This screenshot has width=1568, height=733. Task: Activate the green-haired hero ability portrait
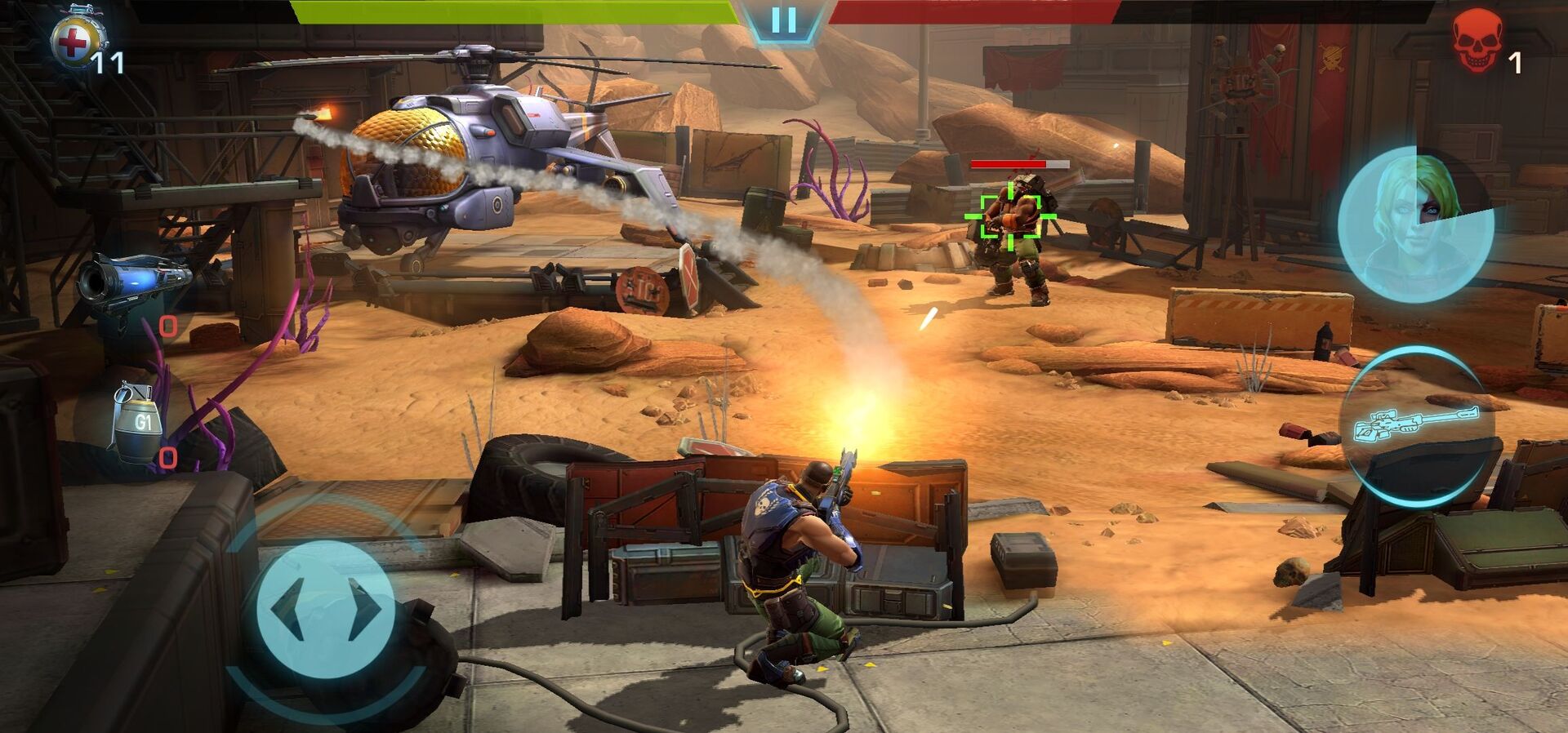1416,224
